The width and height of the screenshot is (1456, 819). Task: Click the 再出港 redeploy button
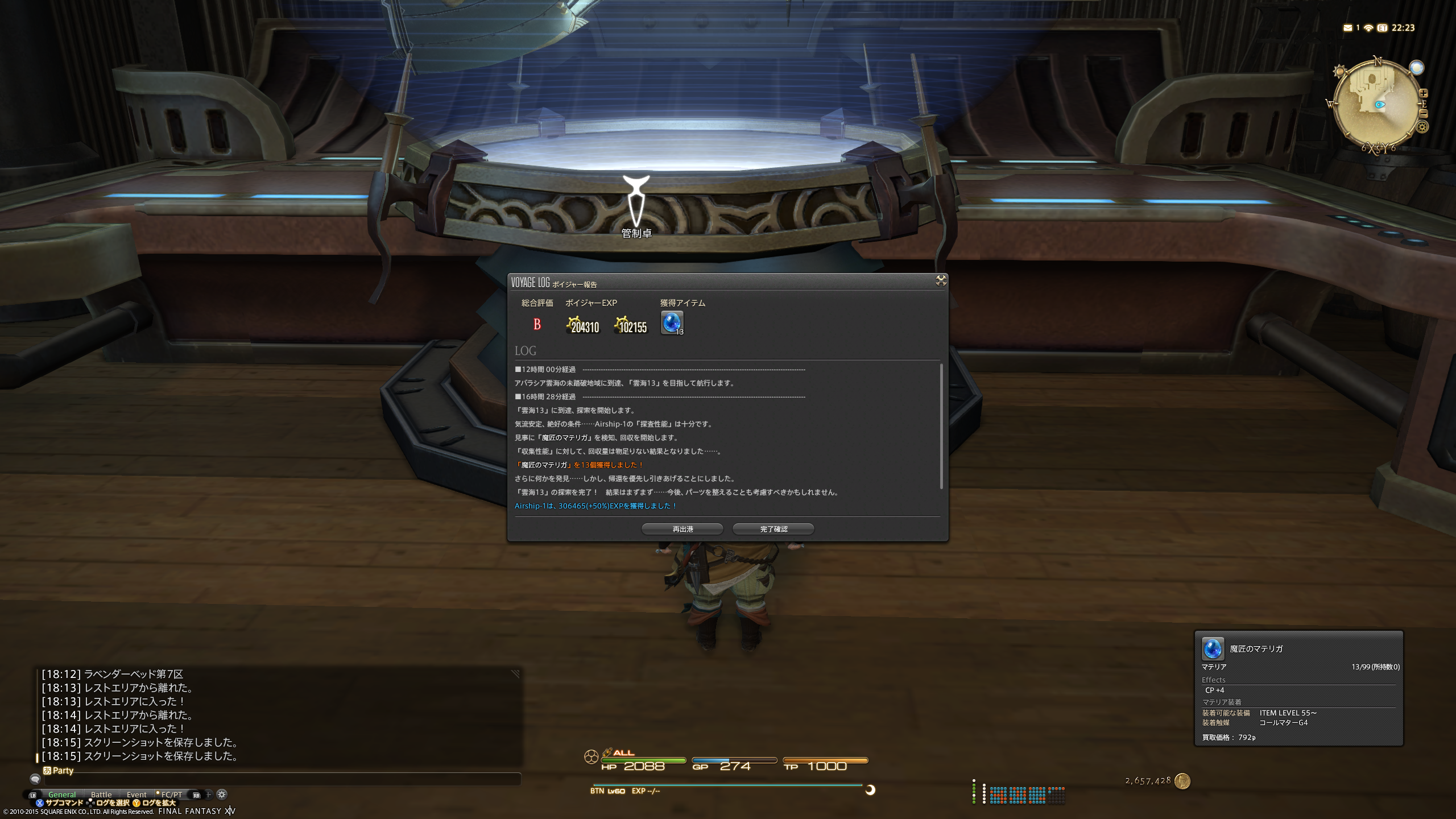682,529
